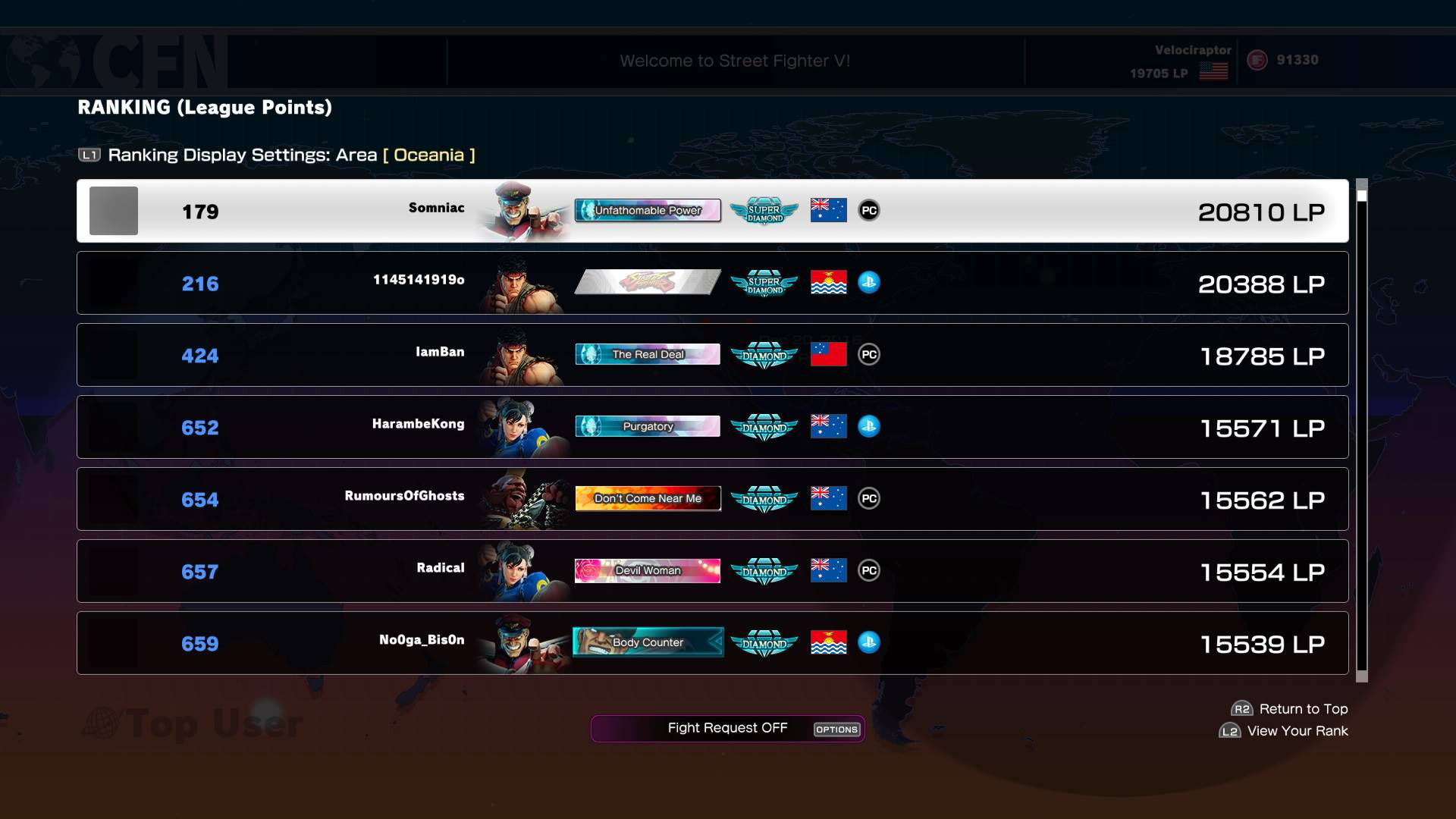Toggle the Fight Request OFF setting
This screenshot has width=1456, height=819.
727,728
